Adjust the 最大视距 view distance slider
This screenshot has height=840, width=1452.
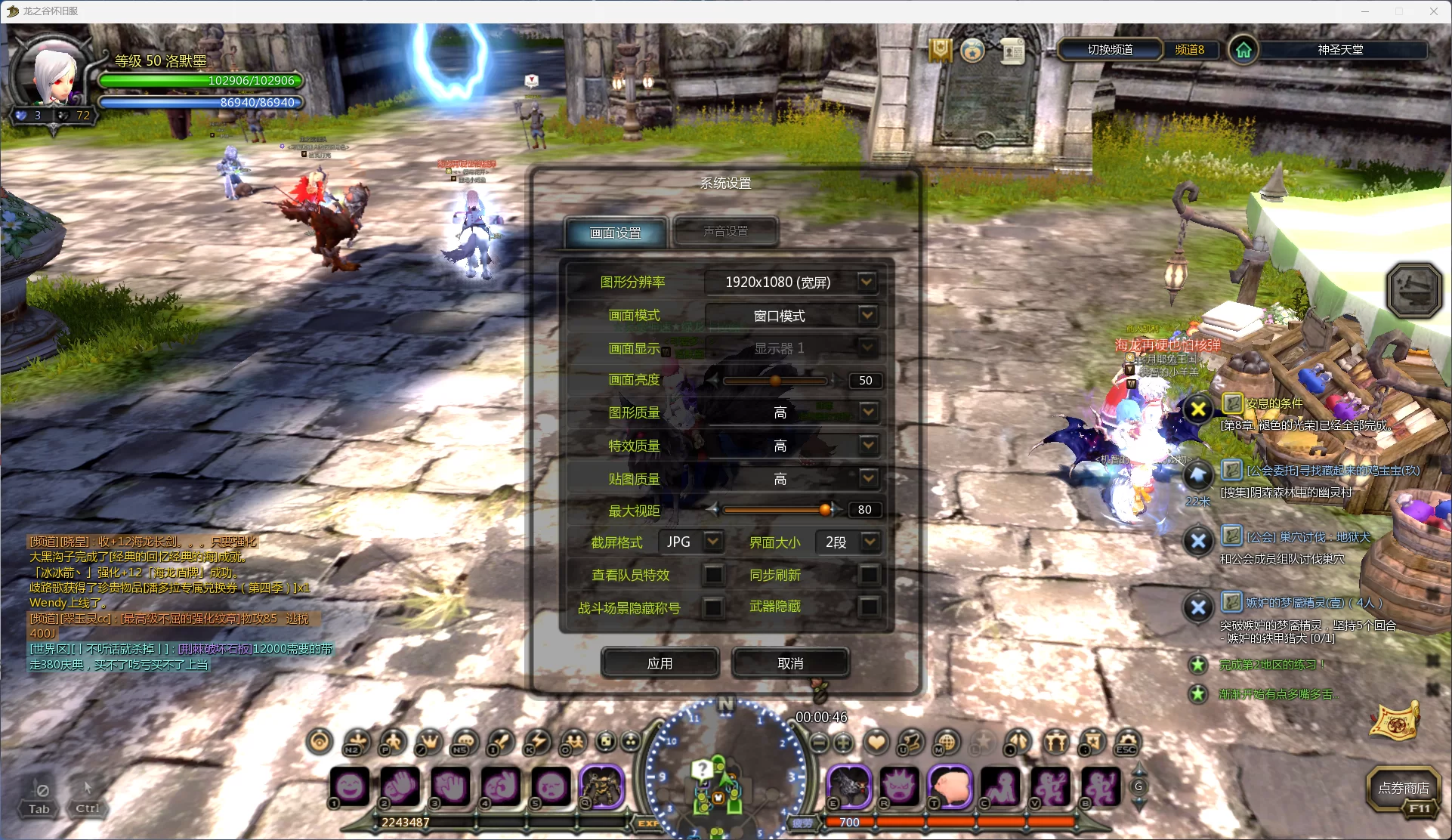[x=825, y=510]
